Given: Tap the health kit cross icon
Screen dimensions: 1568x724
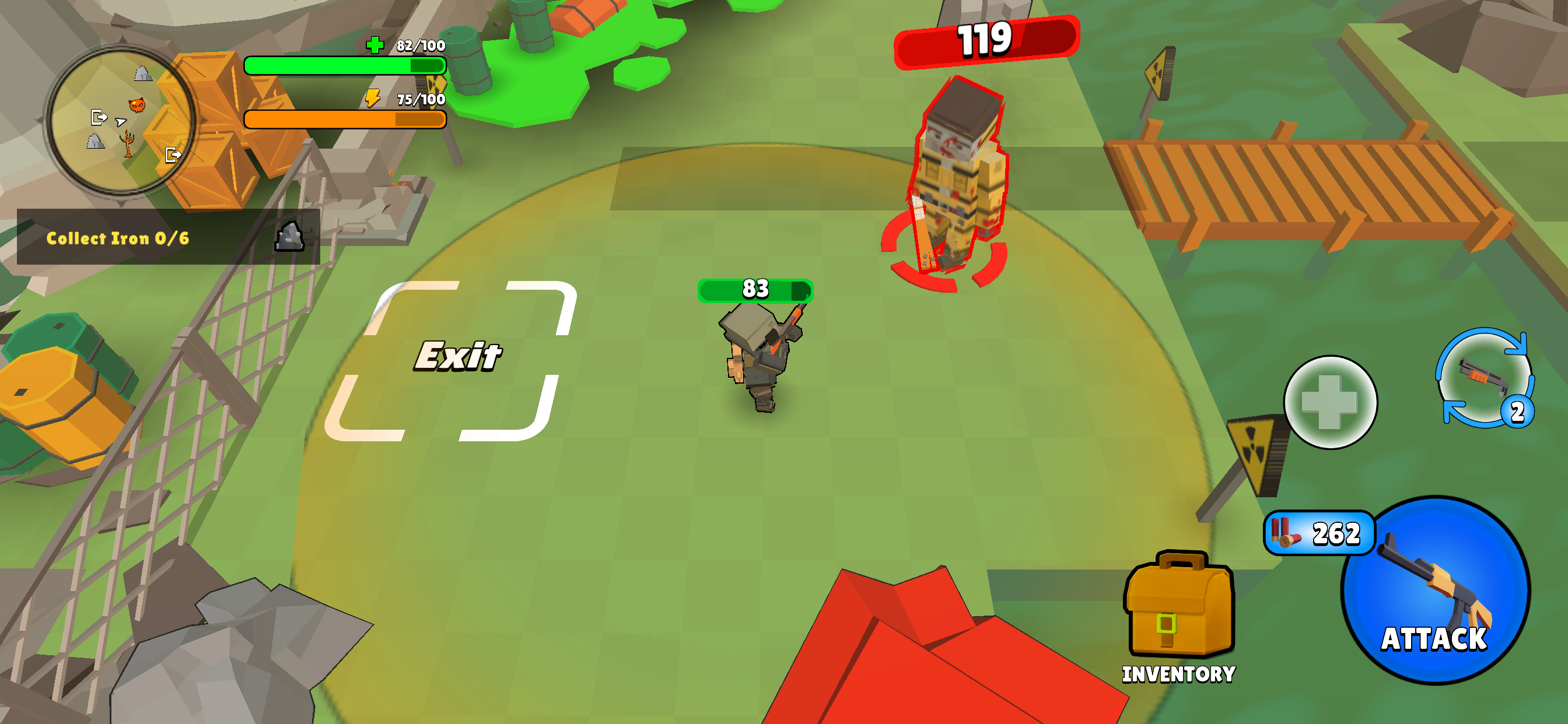Looking at the screenshot, I should pos(1332,402).
